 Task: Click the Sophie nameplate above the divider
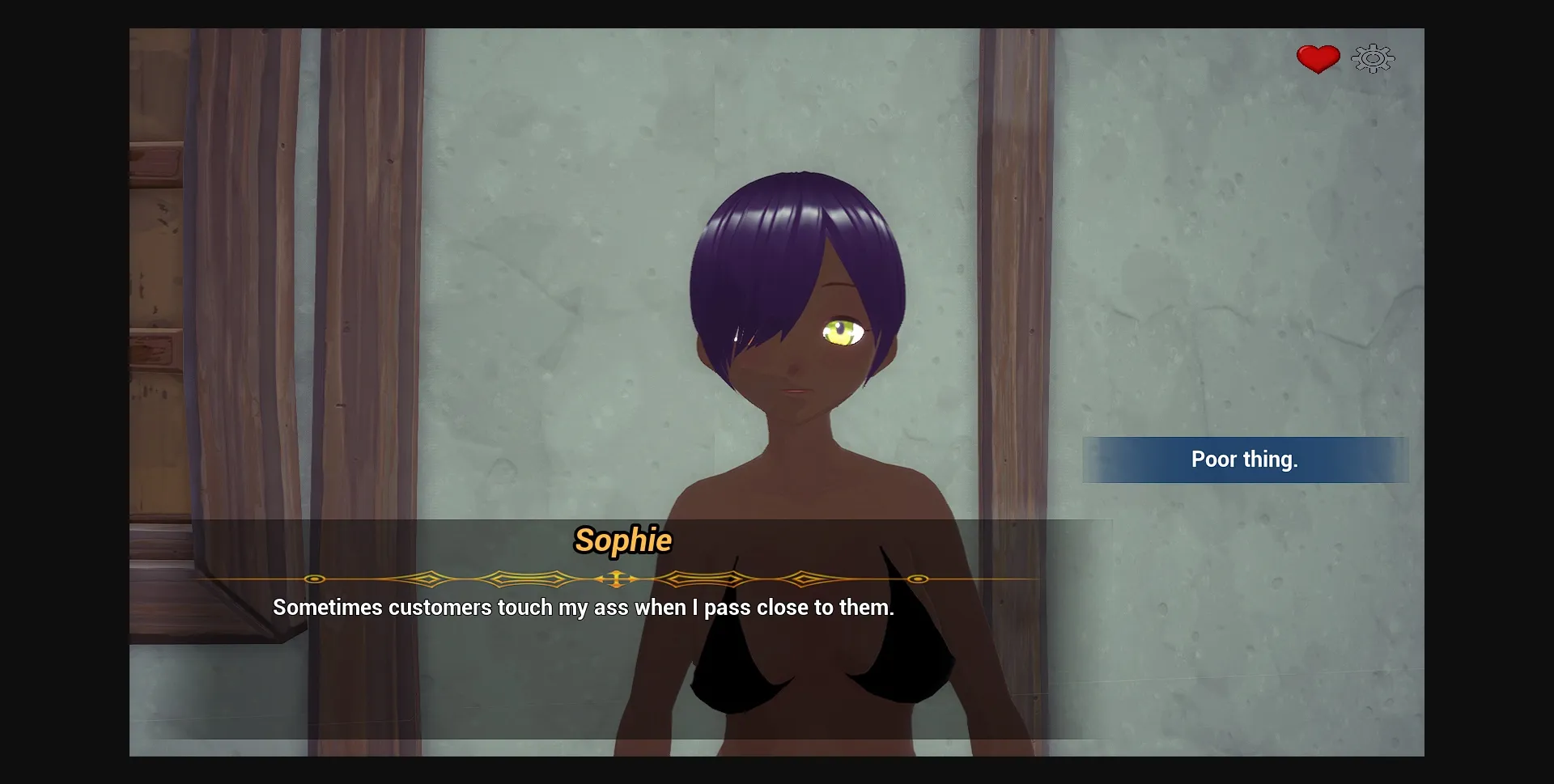[x=624, y=542]
